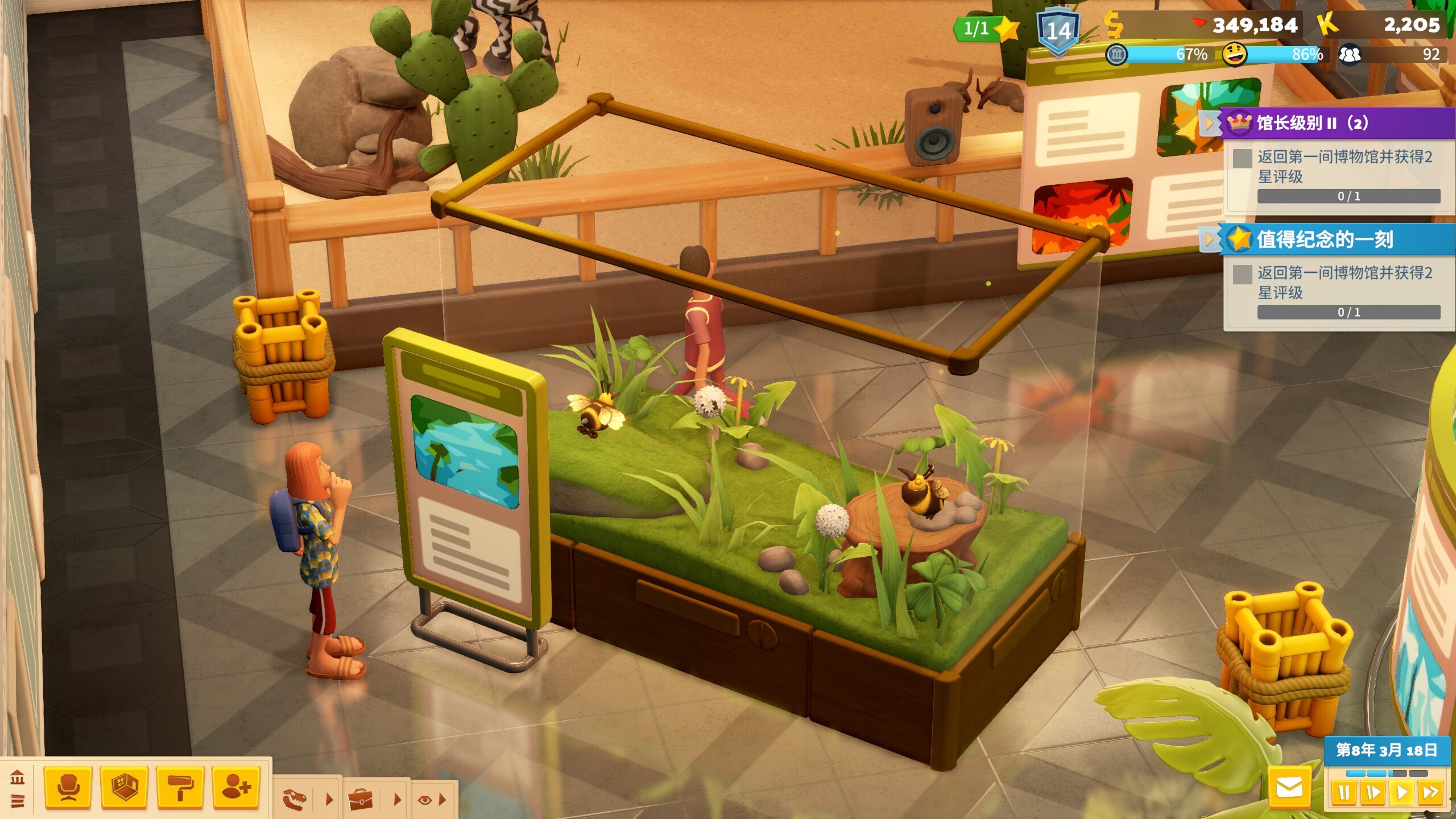Pause the game time

1345,792
